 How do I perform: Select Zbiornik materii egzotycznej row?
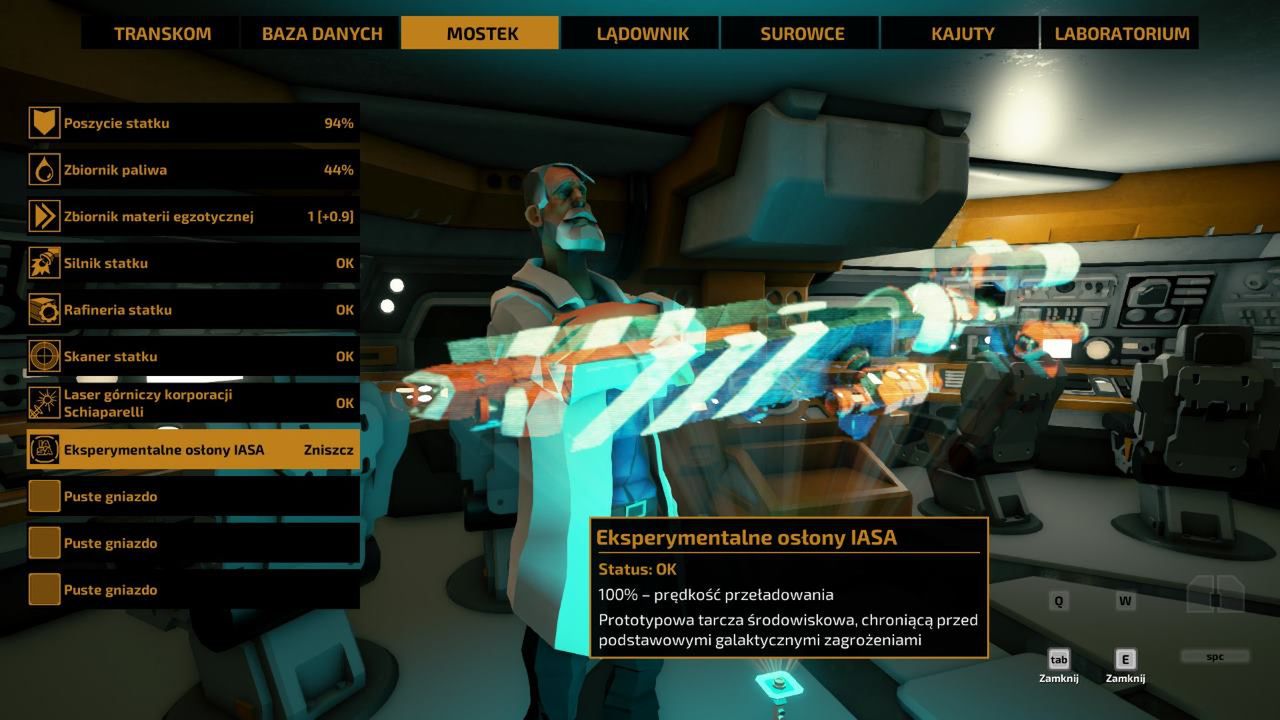(x=193, y=216)
